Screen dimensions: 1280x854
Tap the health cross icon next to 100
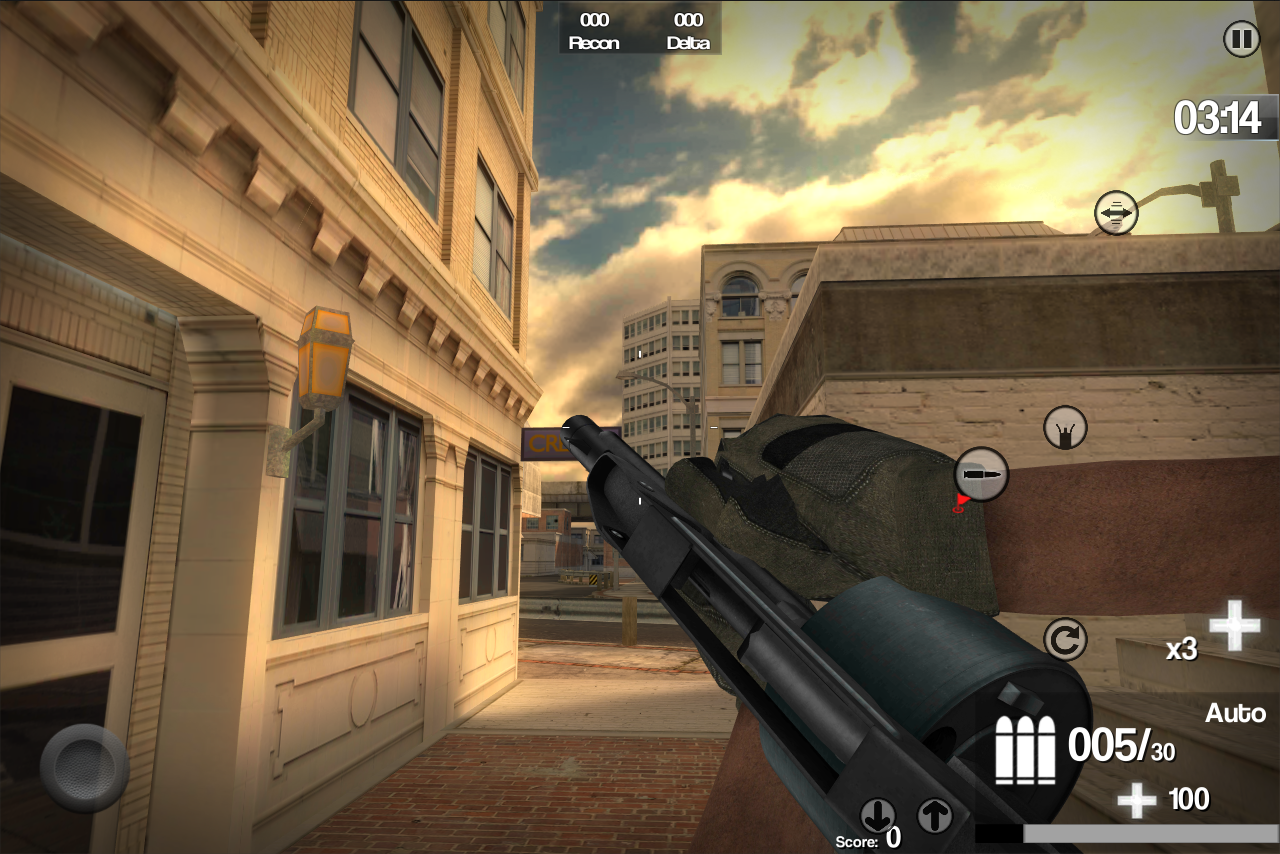point(1135,798)
